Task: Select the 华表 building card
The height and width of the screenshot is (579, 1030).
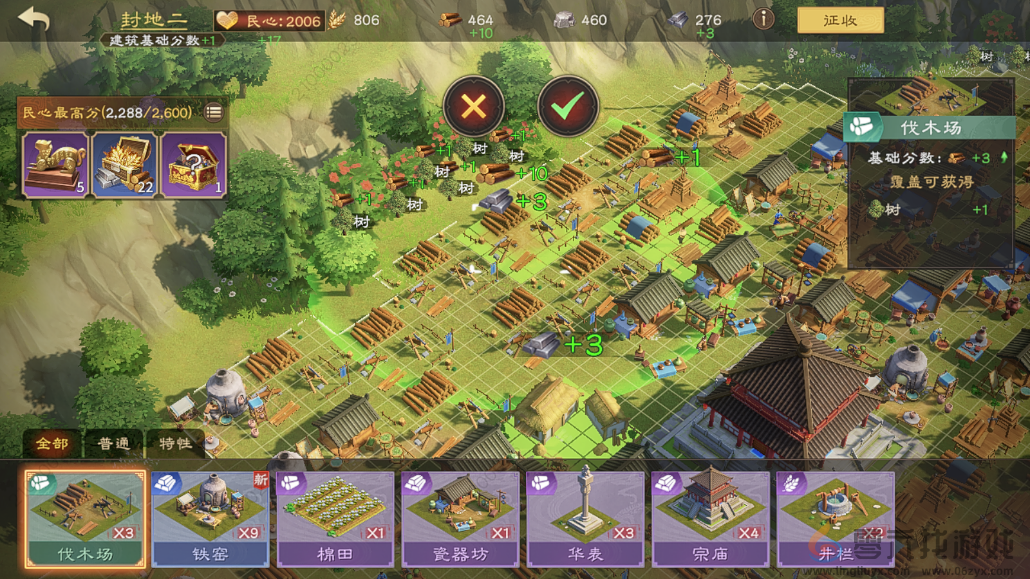Action: pyautogui.click(x=585, y=518)
